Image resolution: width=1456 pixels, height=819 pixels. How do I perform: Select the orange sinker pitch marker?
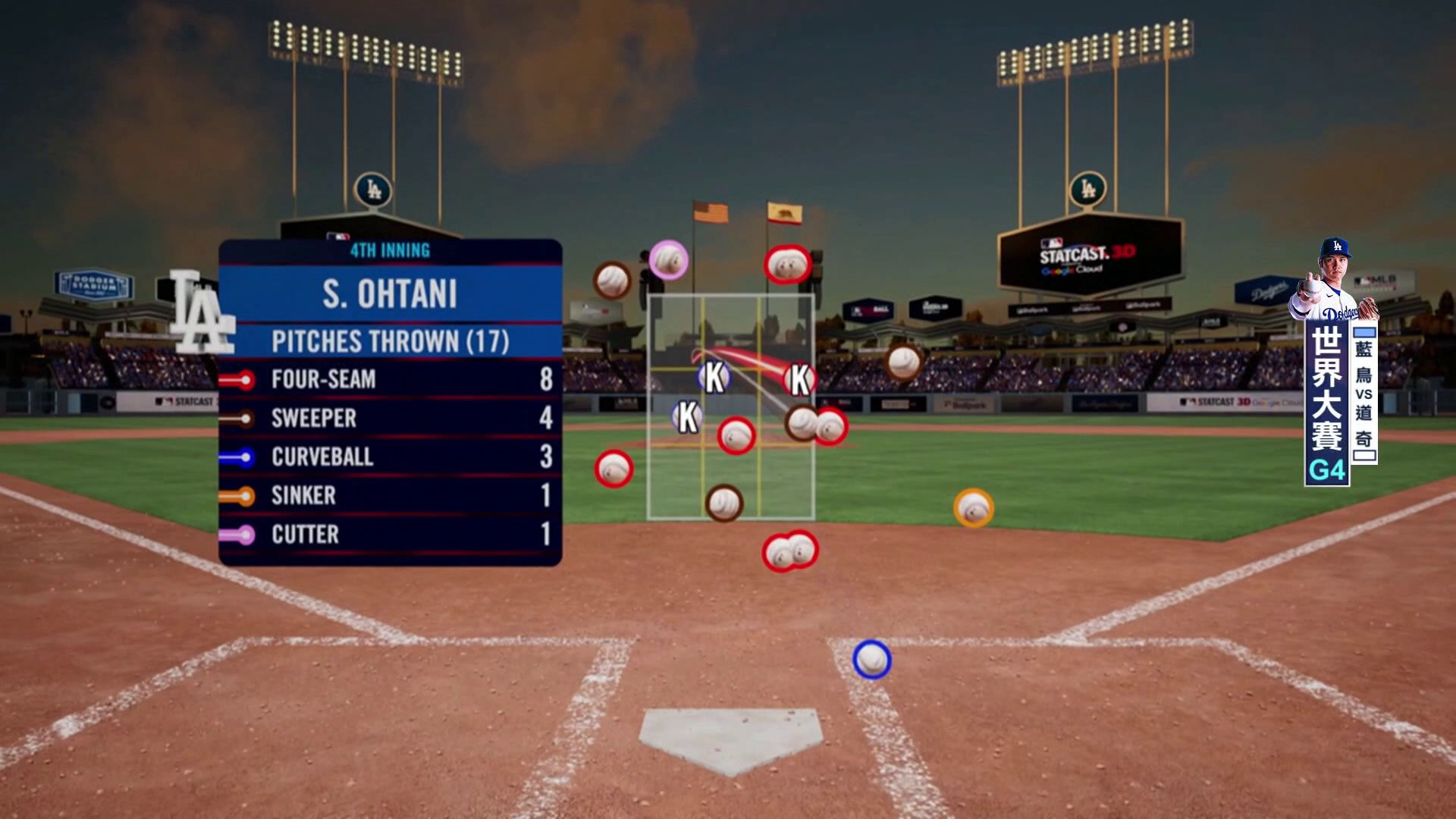pos(973,507)
